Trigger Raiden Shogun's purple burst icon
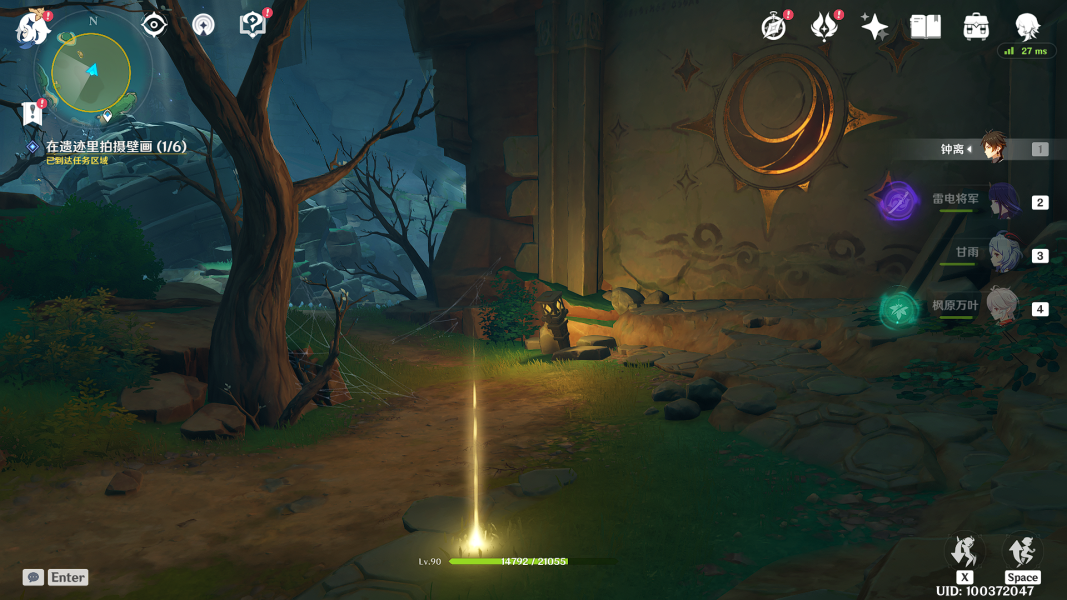1067x600 pixels. point(898,202)
